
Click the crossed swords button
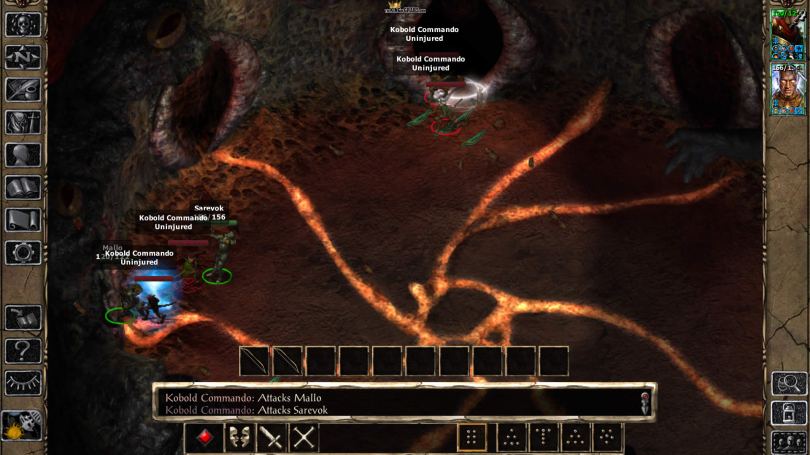click(304, 437)
